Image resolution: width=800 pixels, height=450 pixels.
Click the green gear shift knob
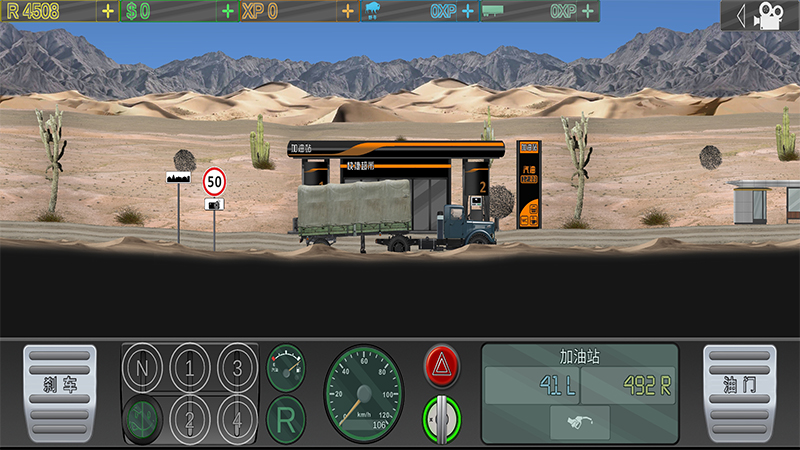pyautogui.click(x=142, y=417)
